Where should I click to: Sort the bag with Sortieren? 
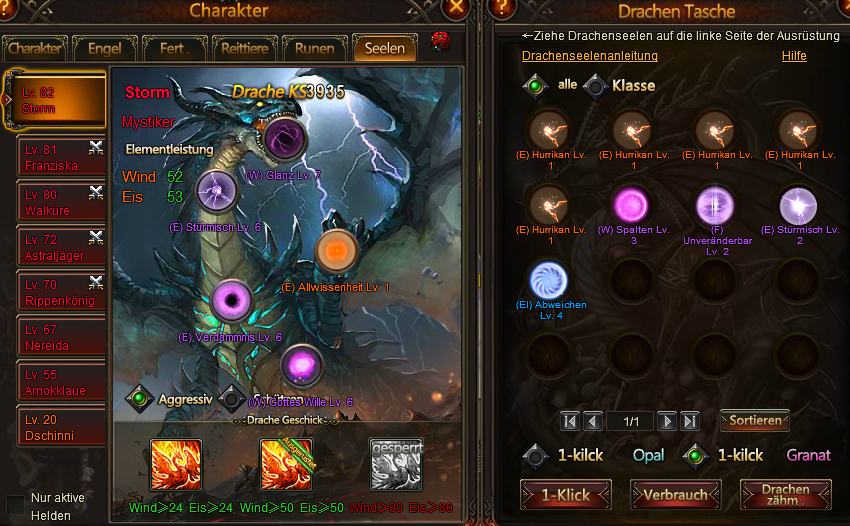pyautogui.click(x=755, y=420)
